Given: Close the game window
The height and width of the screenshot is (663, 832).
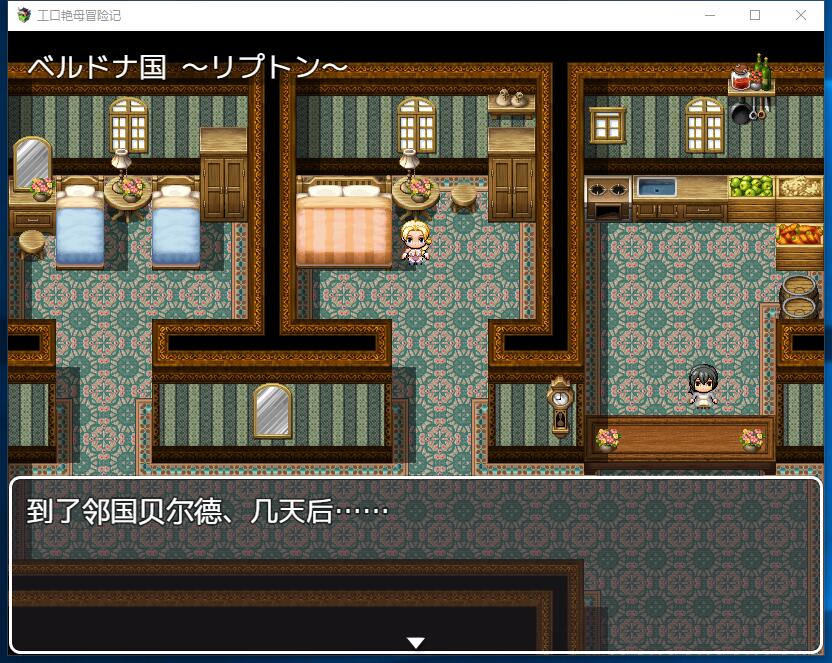Looking at the screenshot, I should click(800, 15).
